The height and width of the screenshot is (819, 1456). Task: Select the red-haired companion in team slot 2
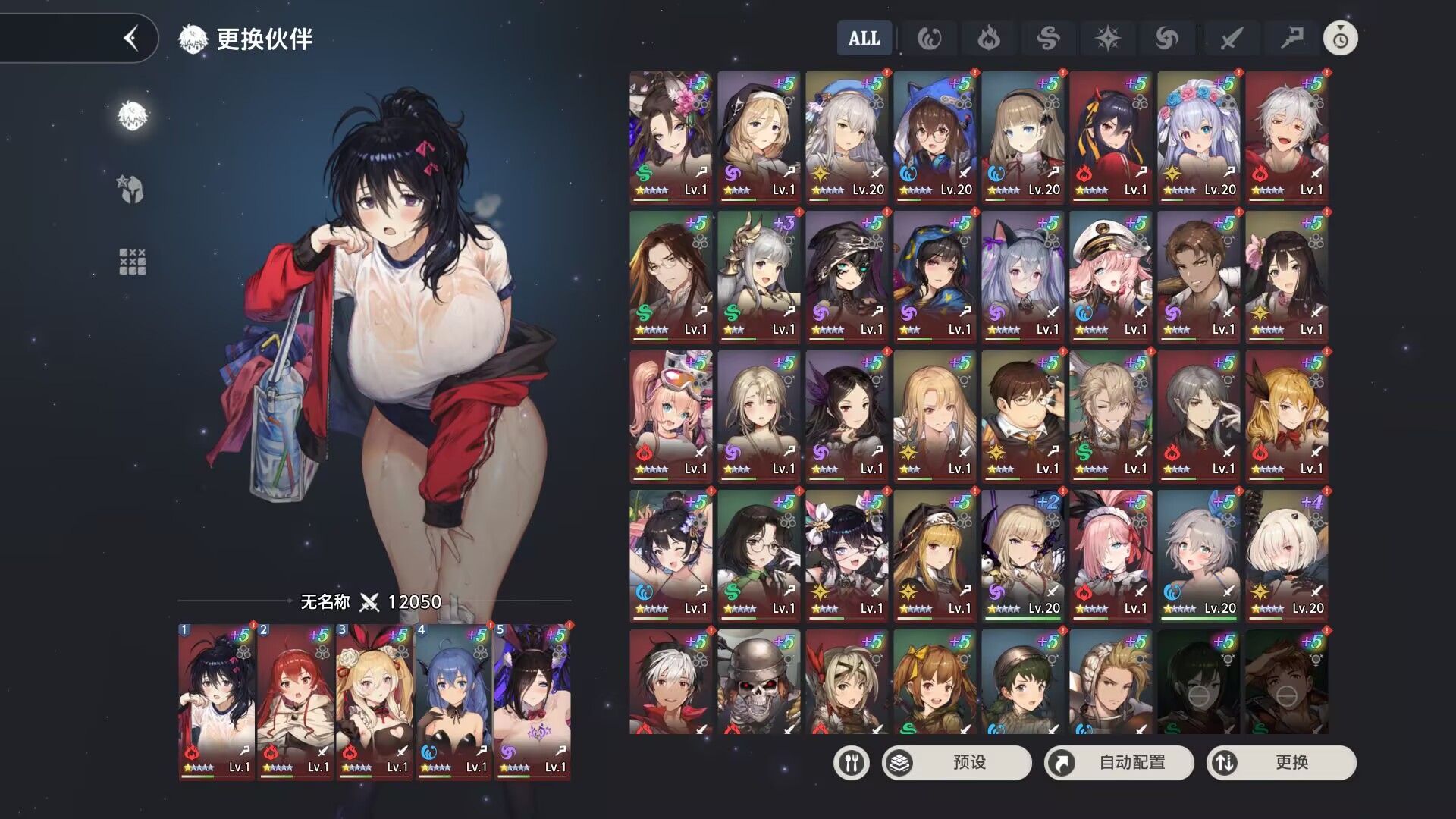tap(296, 701)
